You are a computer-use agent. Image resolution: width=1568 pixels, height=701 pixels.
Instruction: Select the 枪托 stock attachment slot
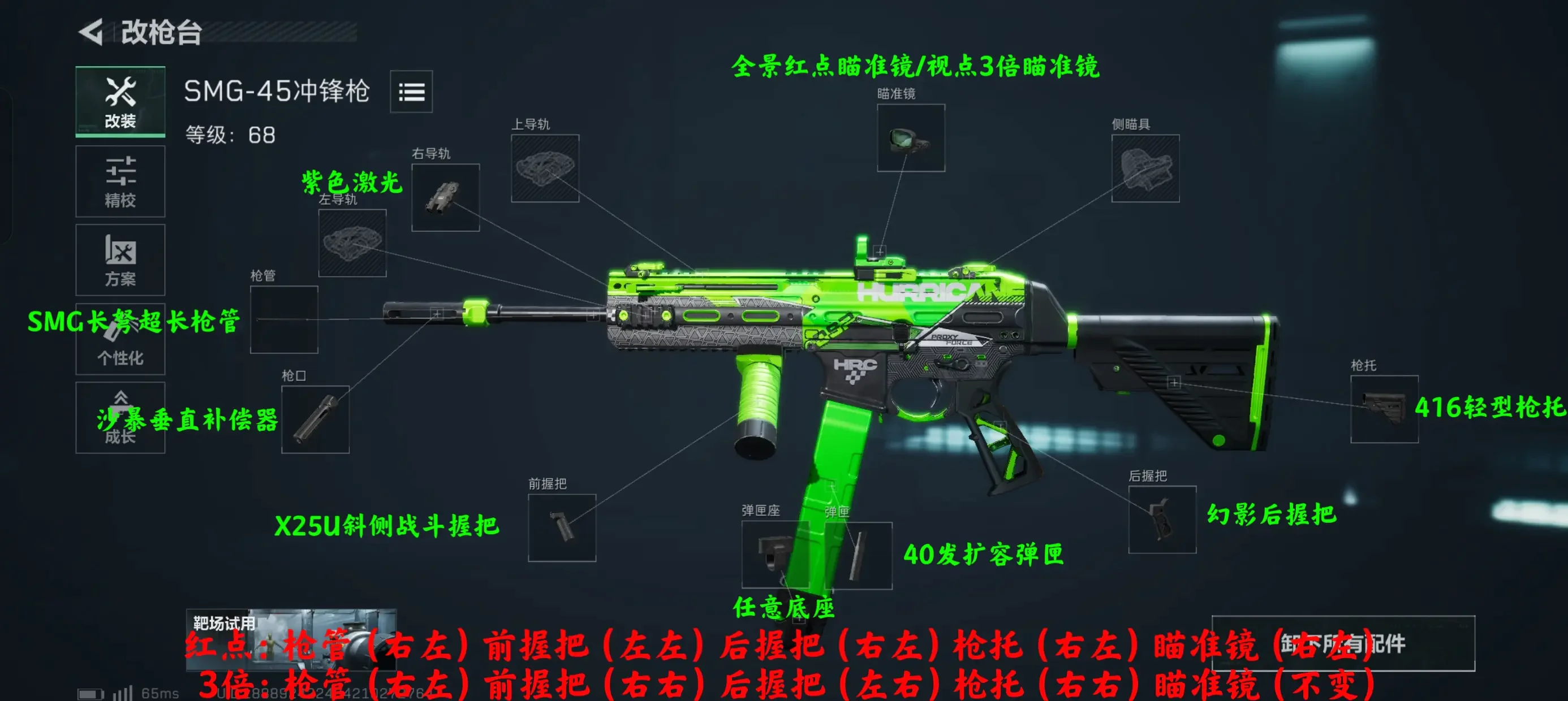[1383, 409]
